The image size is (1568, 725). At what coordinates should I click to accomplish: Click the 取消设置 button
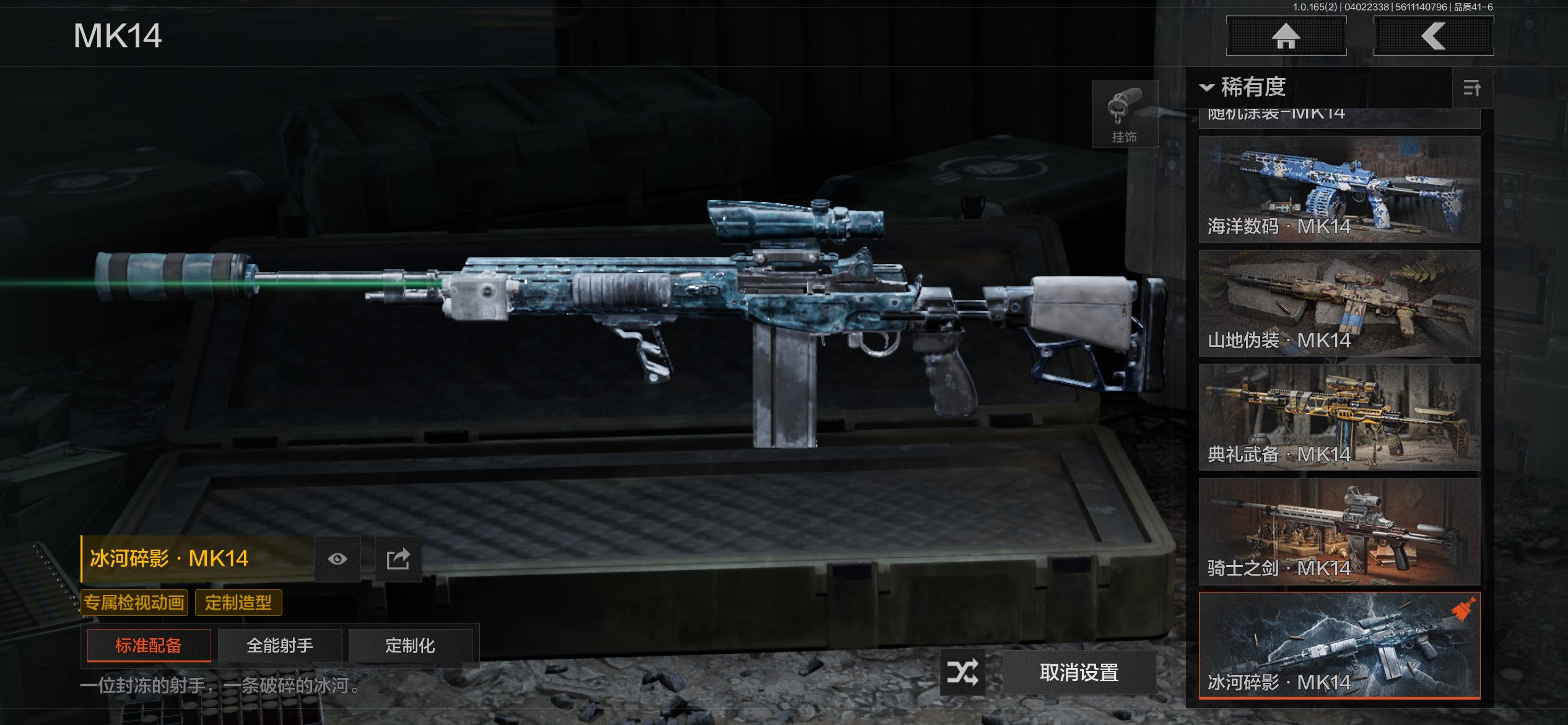1079,672
